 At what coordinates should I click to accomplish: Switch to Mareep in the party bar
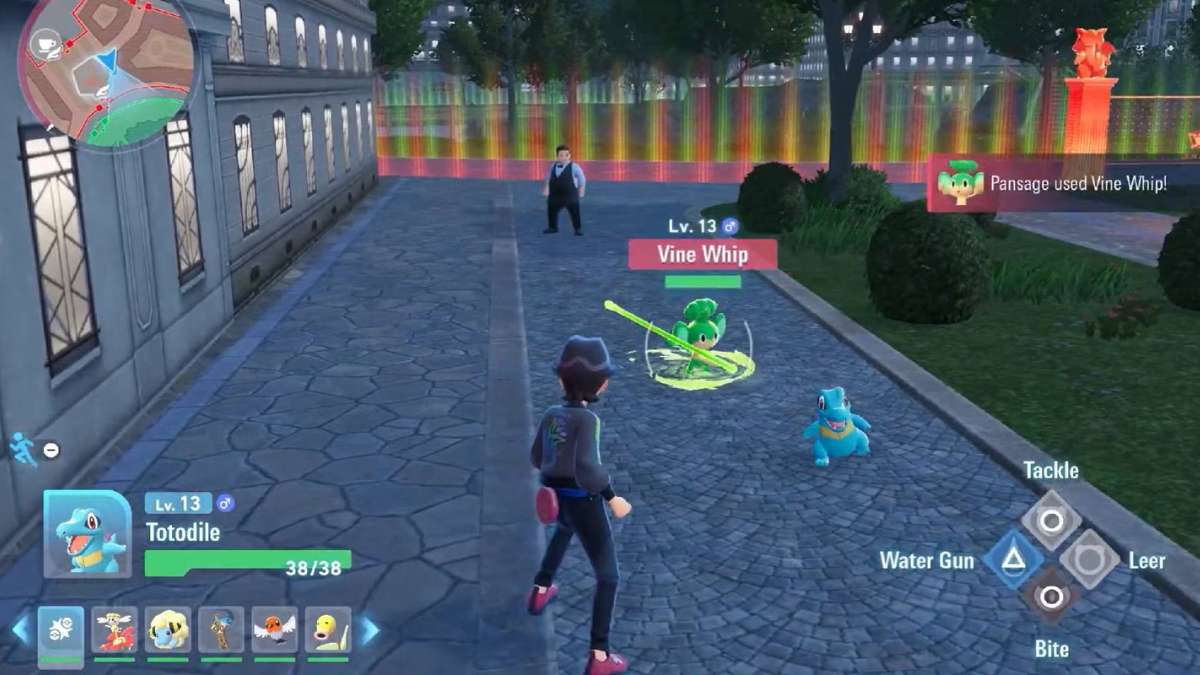[168, 631]
